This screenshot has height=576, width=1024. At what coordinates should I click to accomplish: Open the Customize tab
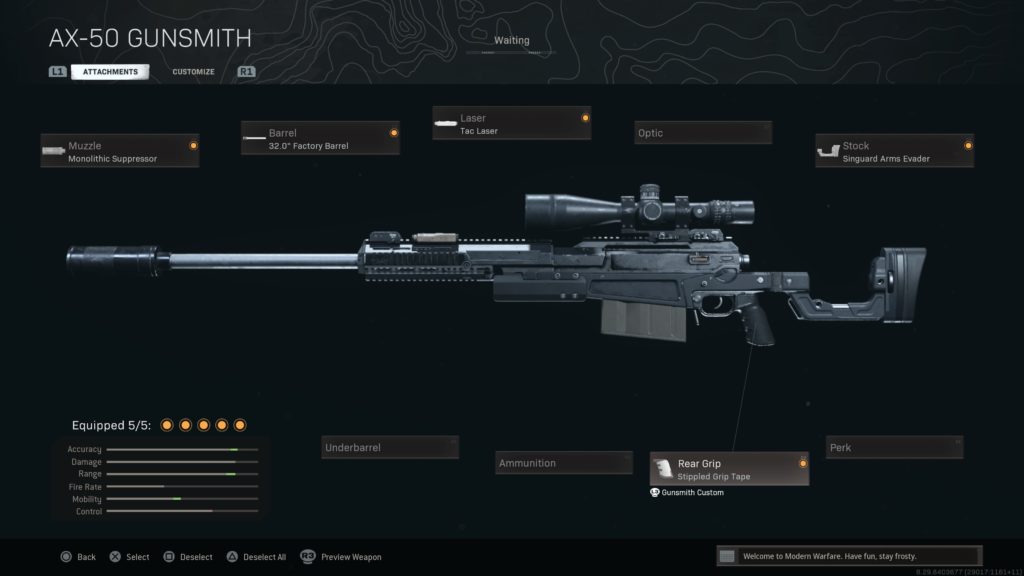point(193,72)
